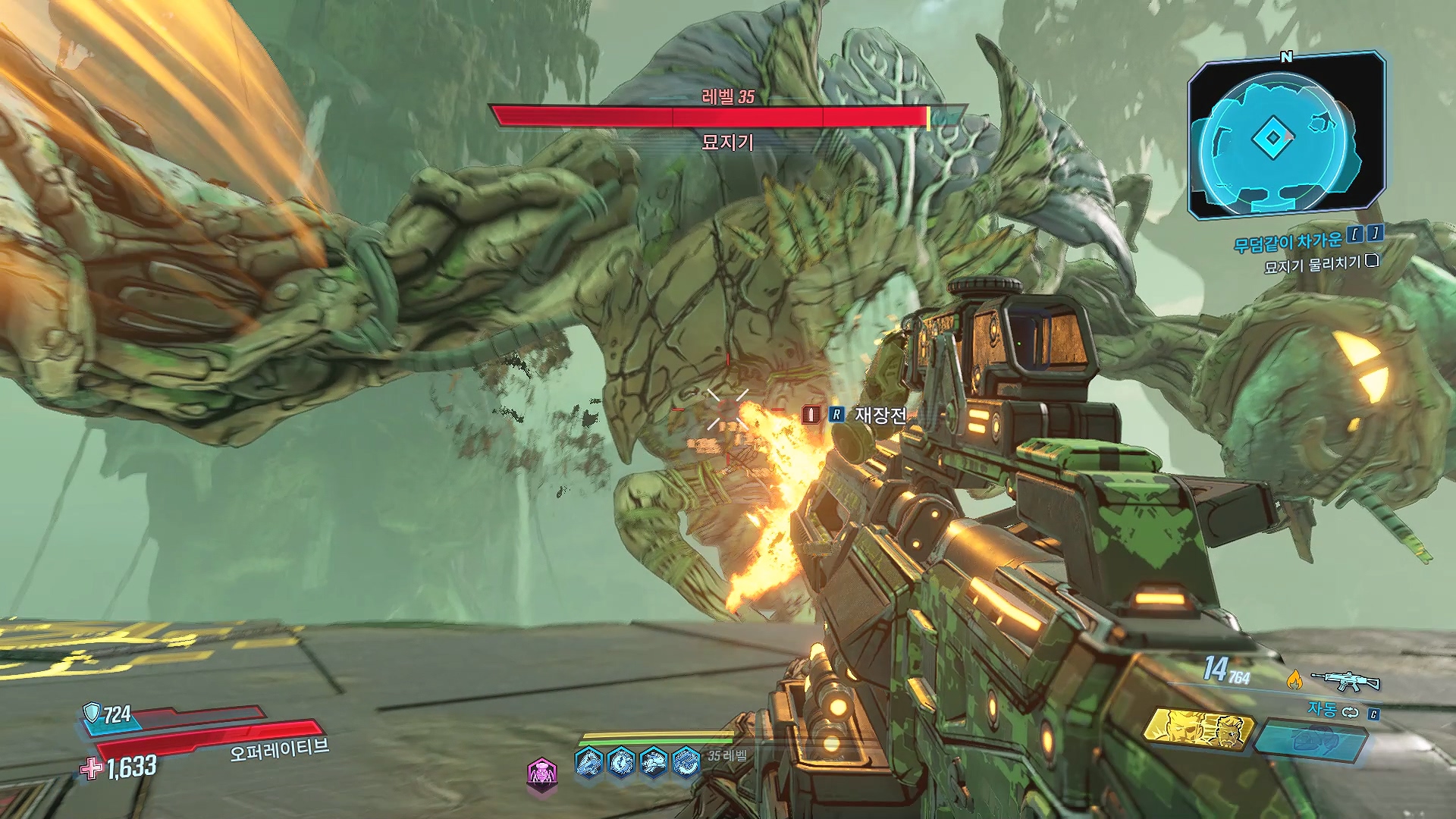Click the orange flame element icon
Viewport: 1456px width, 819px height.
click(x=1294, y=680)
